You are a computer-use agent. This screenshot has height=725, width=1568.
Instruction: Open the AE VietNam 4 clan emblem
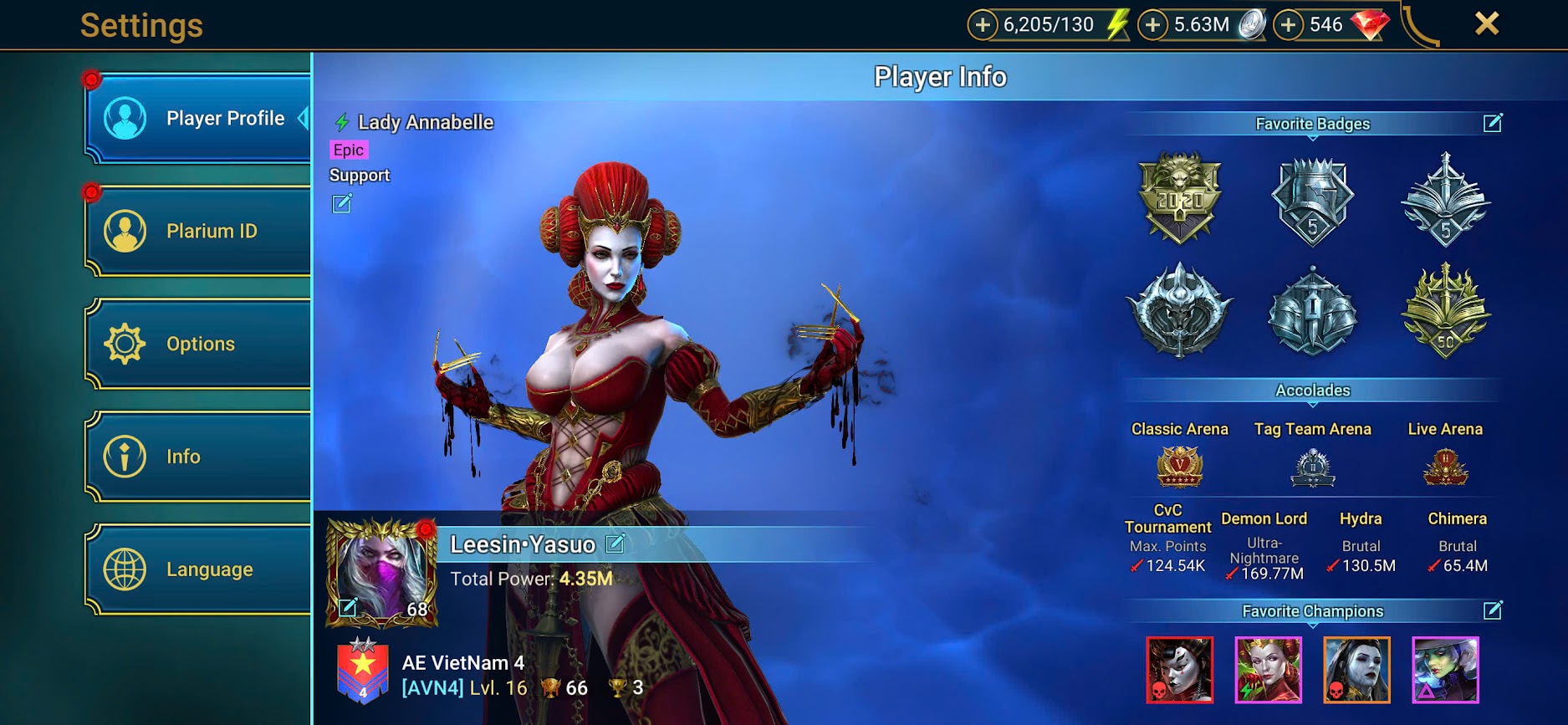tap(363, 671)
